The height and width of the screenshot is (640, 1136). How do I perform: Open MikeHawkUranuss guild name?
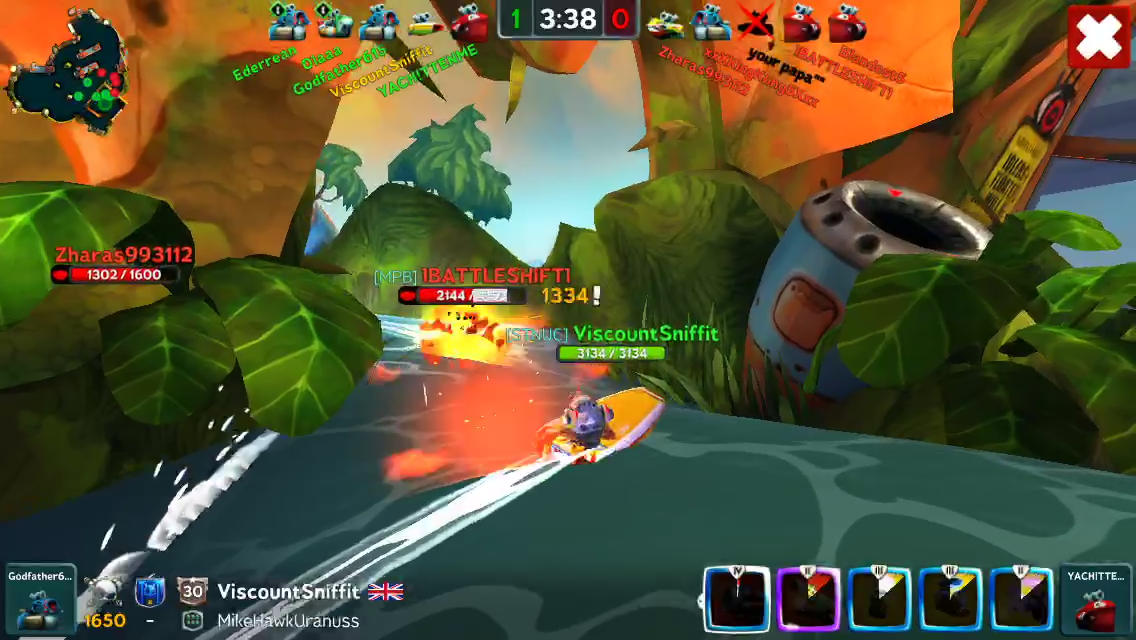tap(288, 620)
